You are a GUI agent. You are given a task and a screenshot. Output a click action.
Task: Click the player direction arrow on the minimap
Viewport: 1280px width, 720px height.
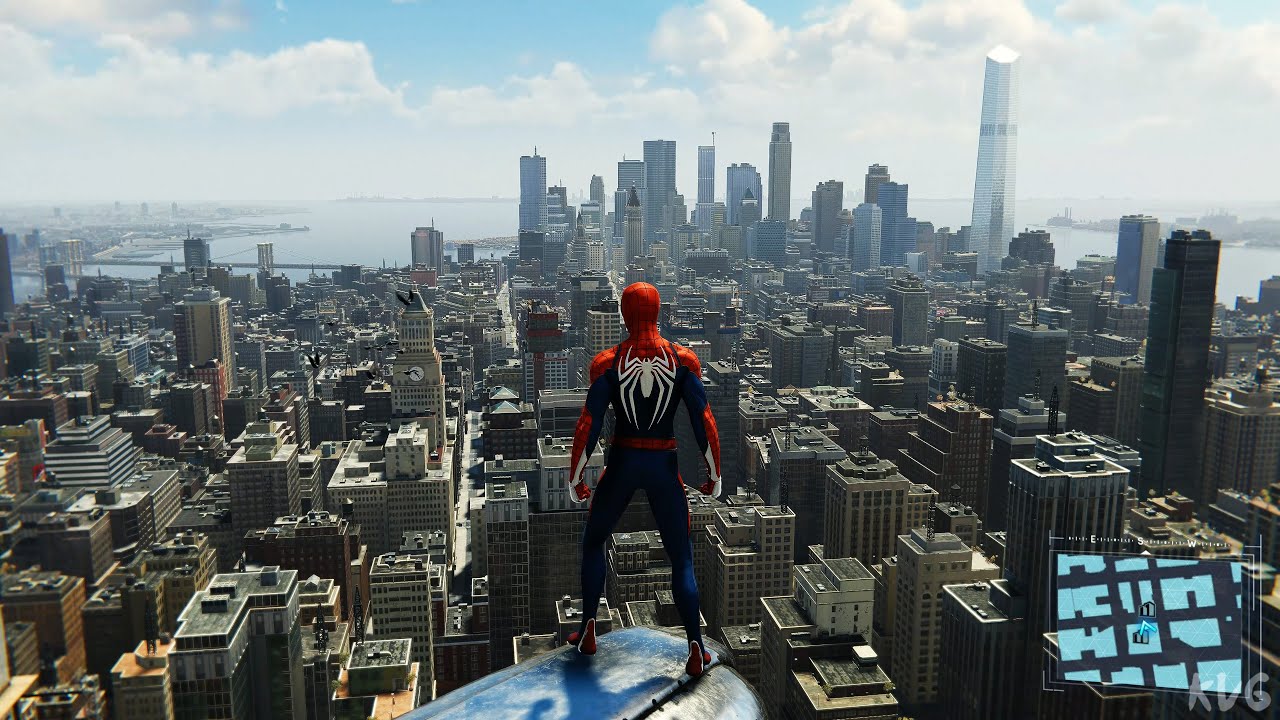pyautogui.click(x=1146, y=627)
